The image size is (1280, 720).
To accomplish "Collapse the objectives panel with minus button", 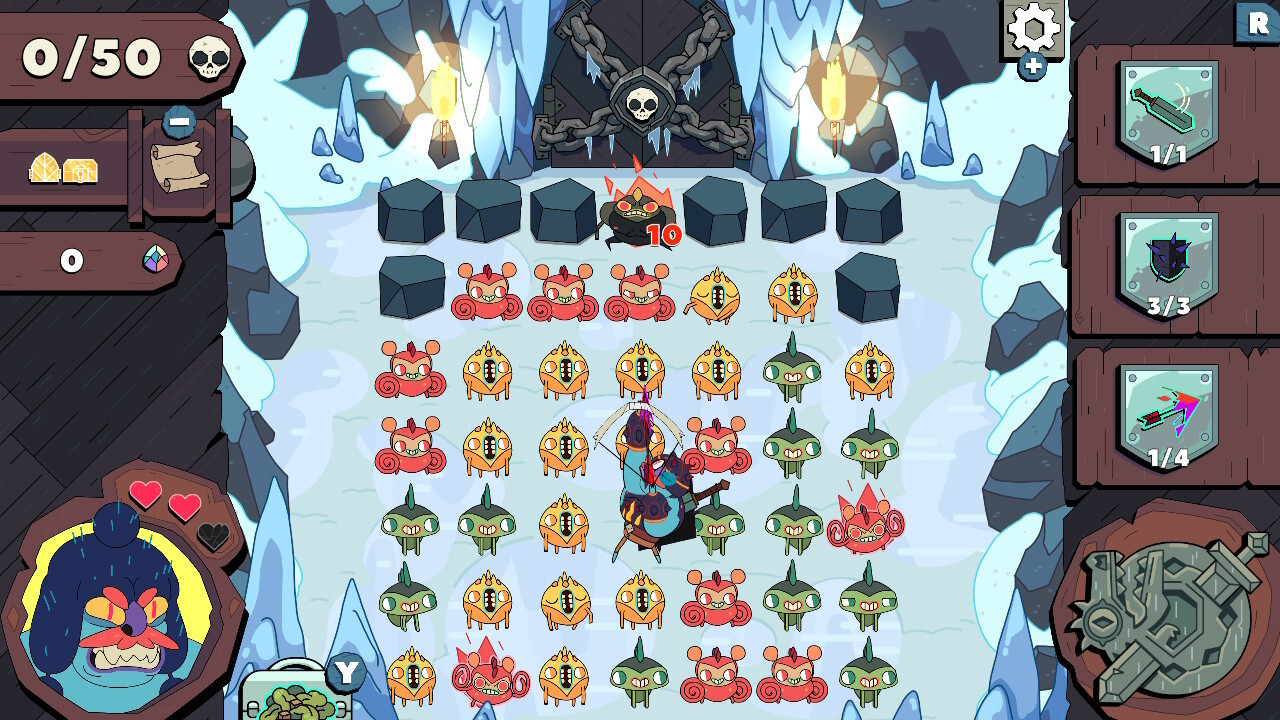I will pyautogui.click(x=177, y=122).
